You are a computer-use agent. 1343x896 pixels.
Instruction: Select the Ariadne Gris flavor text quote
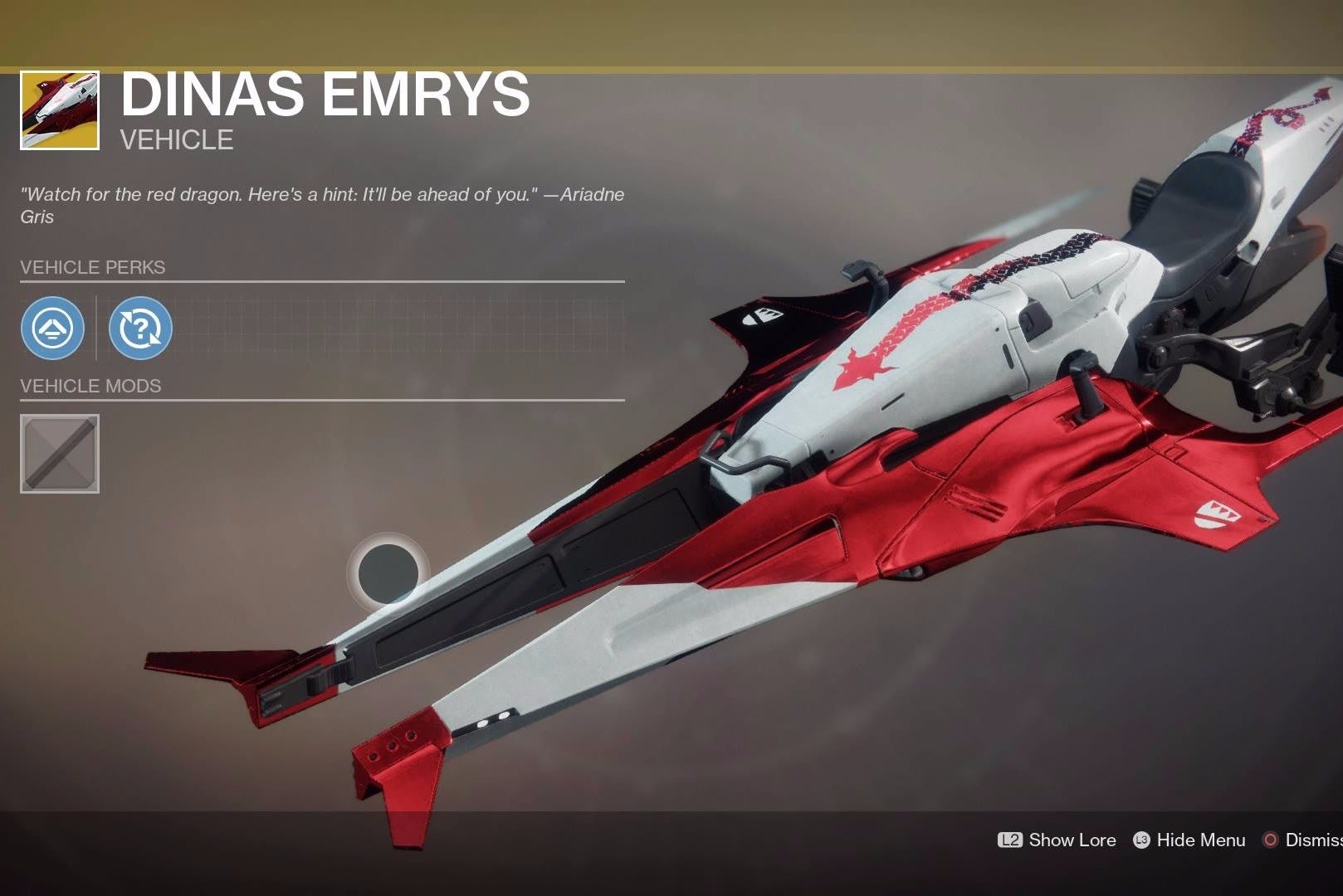[x=322, y=205]
